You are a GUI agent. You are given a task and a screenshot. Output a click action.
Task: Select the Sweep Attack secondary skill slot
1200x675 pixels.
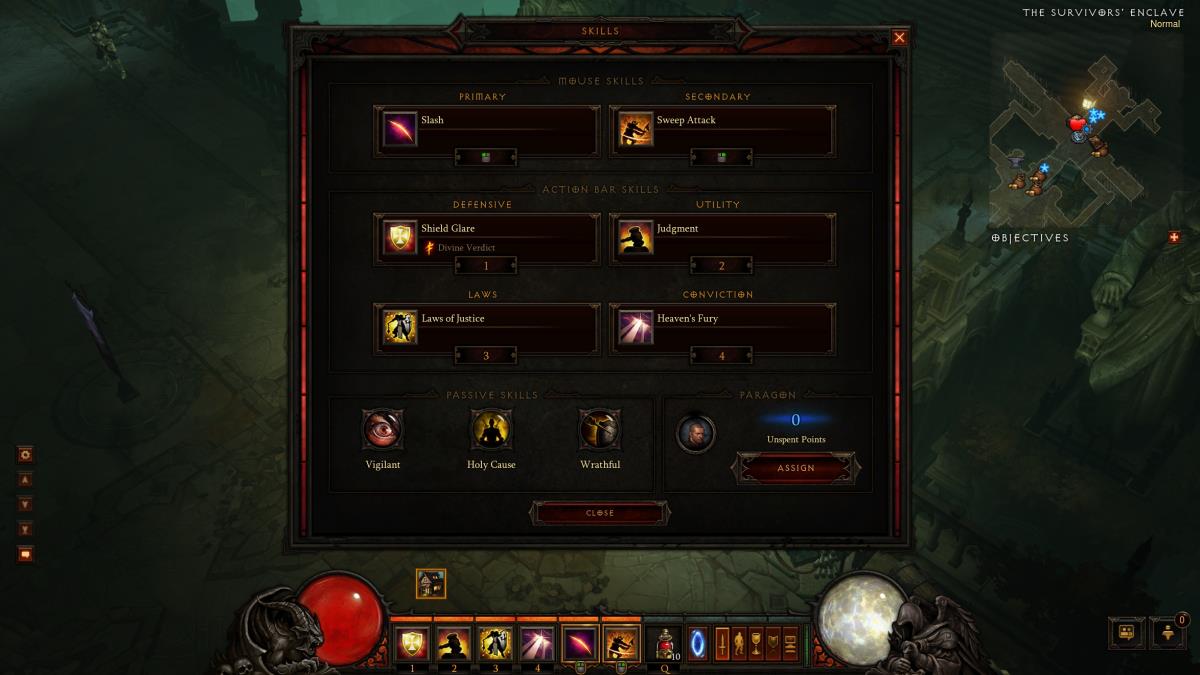tap(722, 130)
